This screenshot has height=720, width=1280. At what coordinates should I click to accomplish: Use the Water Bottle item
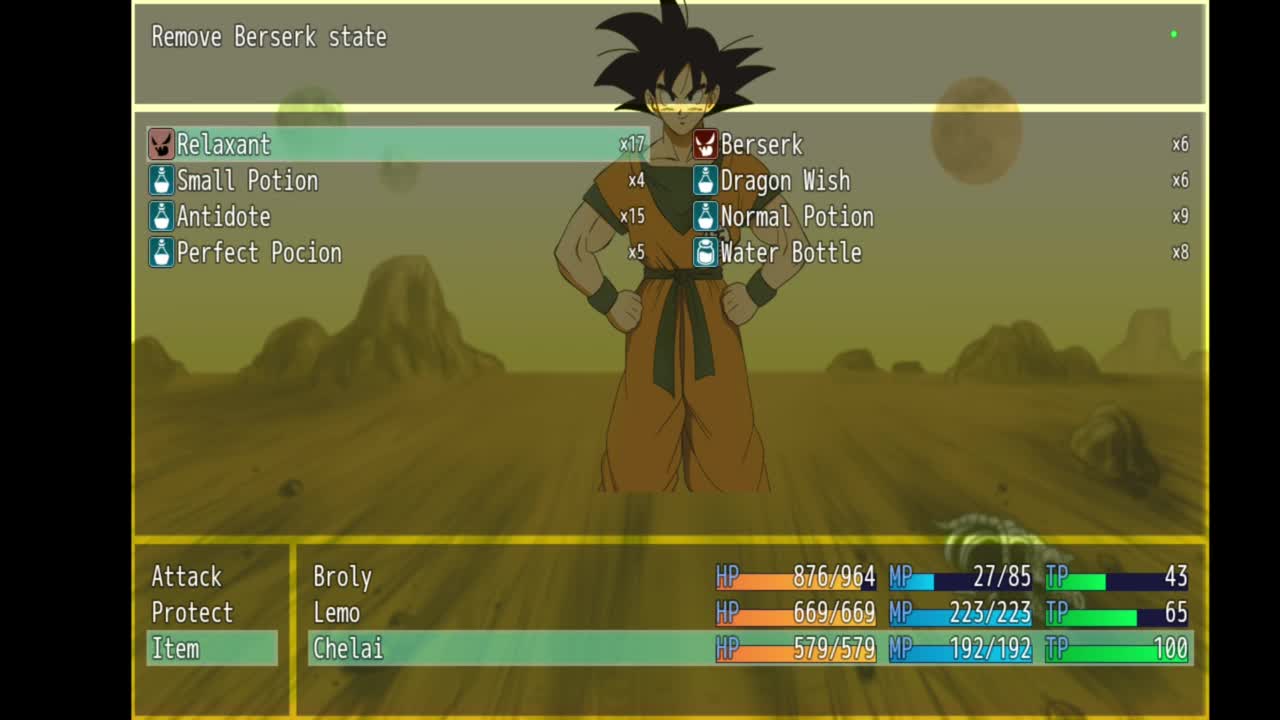click(x=791, y=253)
